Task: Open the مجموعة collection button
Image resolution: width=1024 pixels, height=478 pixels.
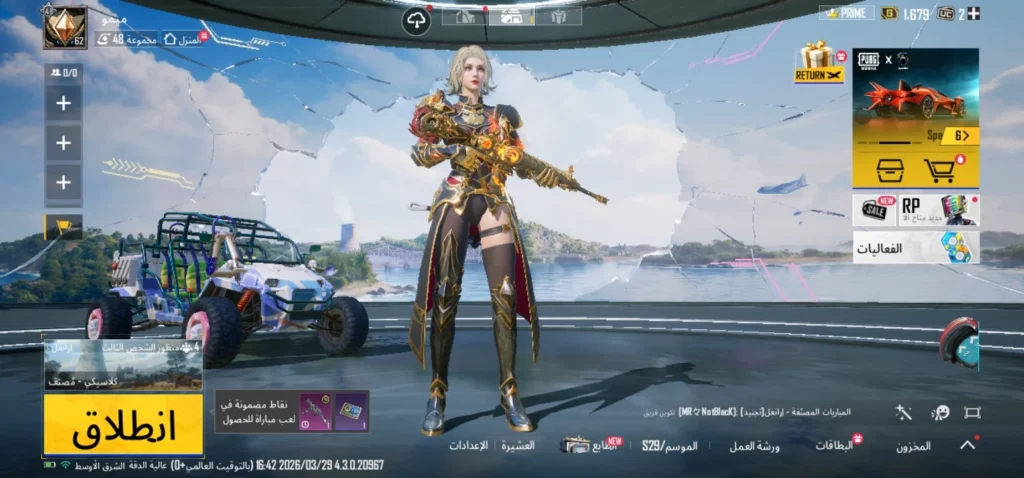Action: coord(123,39)
